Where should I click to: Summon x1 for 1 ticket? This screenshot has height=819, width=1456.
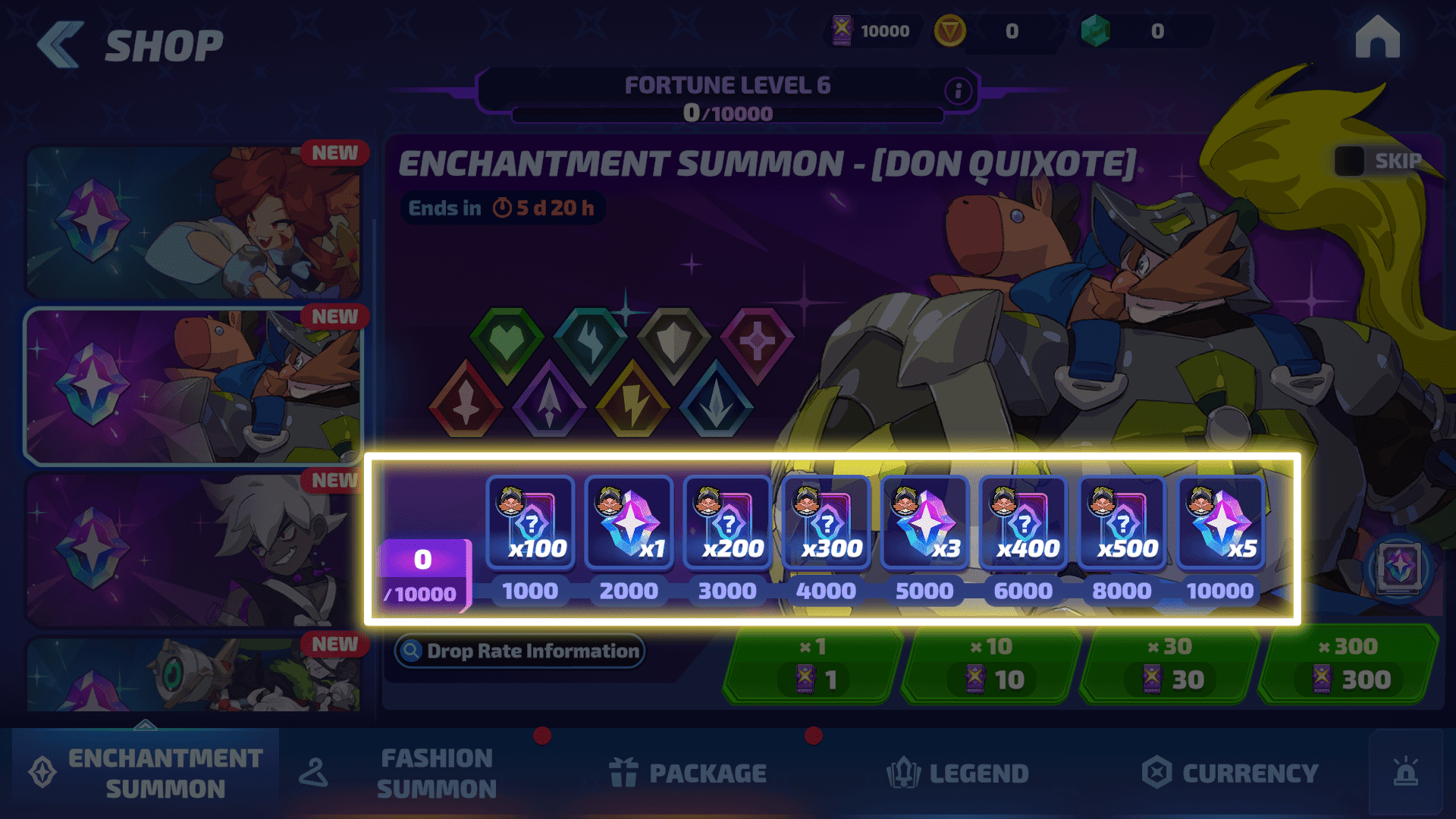pyautogui.click(x=811, y=665)
